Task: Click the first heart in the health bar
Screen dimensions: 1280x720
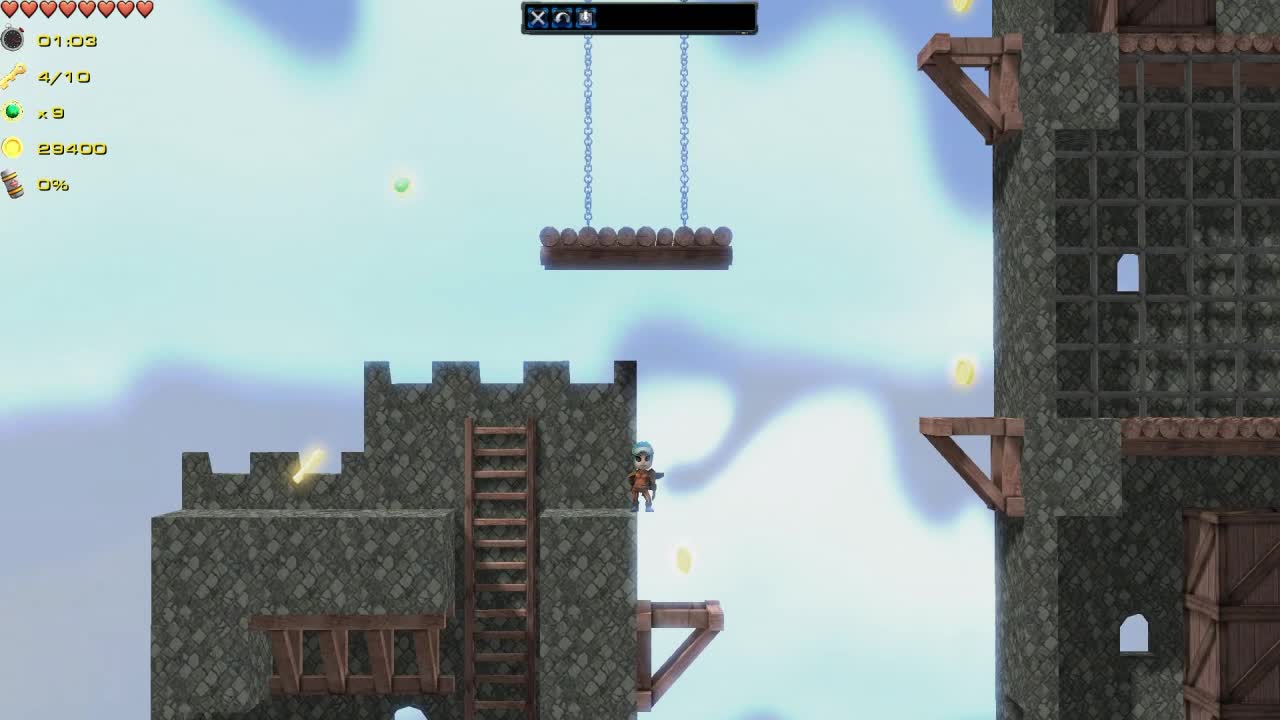Action: [8, 8]
